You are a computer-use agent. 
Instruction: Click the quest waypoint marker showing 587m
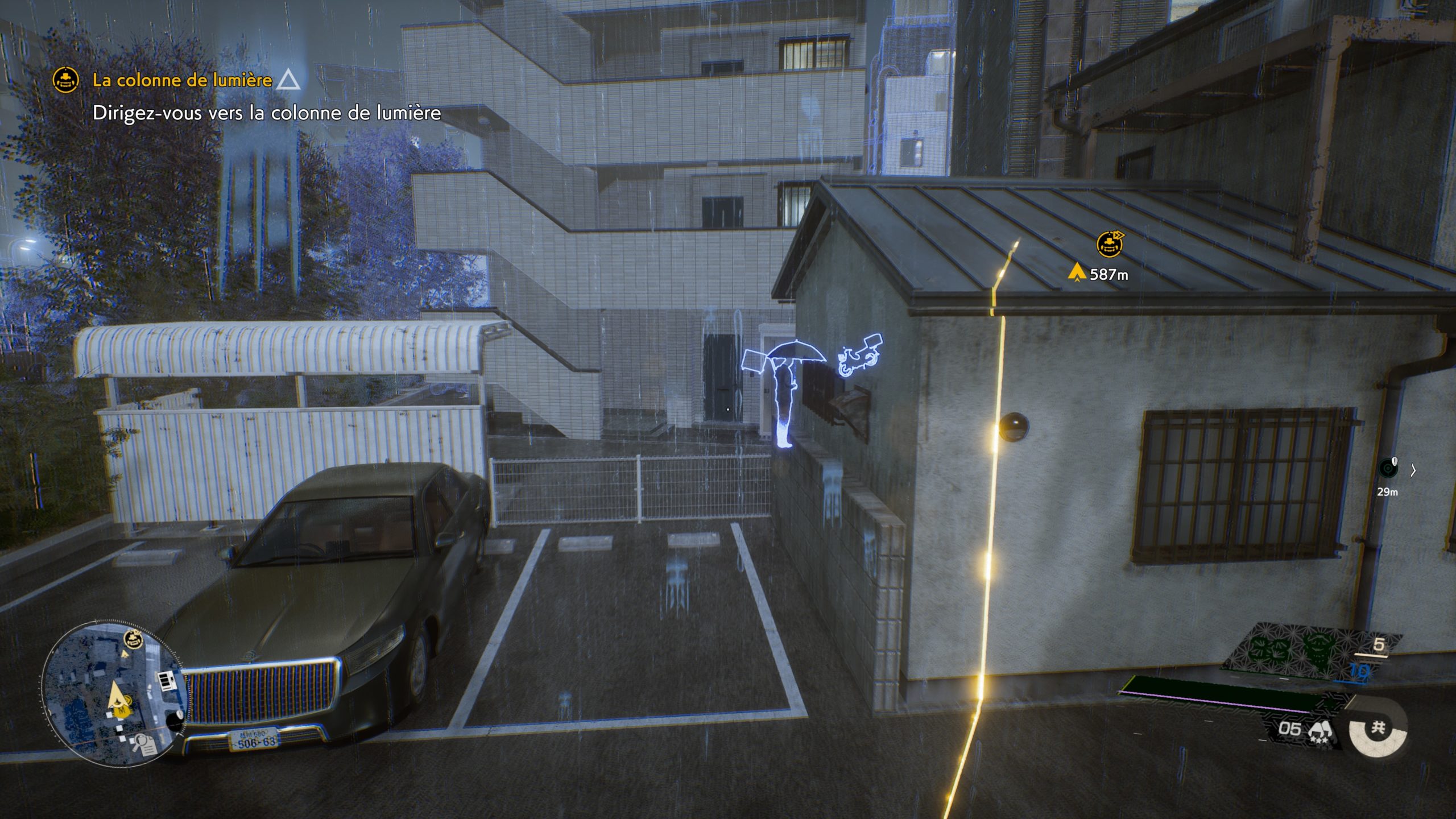point(1109,245)
